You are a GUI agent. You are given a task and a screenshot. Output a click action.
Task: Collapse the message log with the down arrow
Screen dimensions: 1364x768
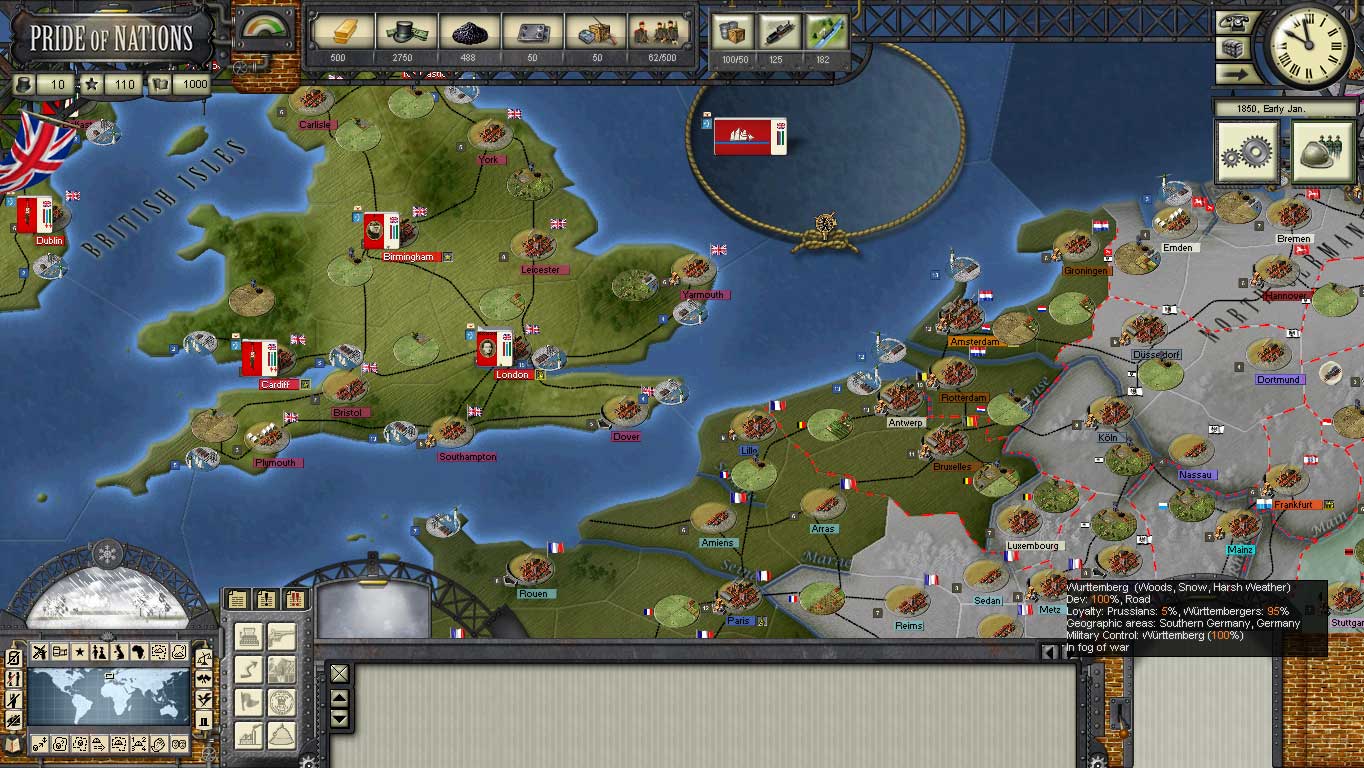pos(338,719)
